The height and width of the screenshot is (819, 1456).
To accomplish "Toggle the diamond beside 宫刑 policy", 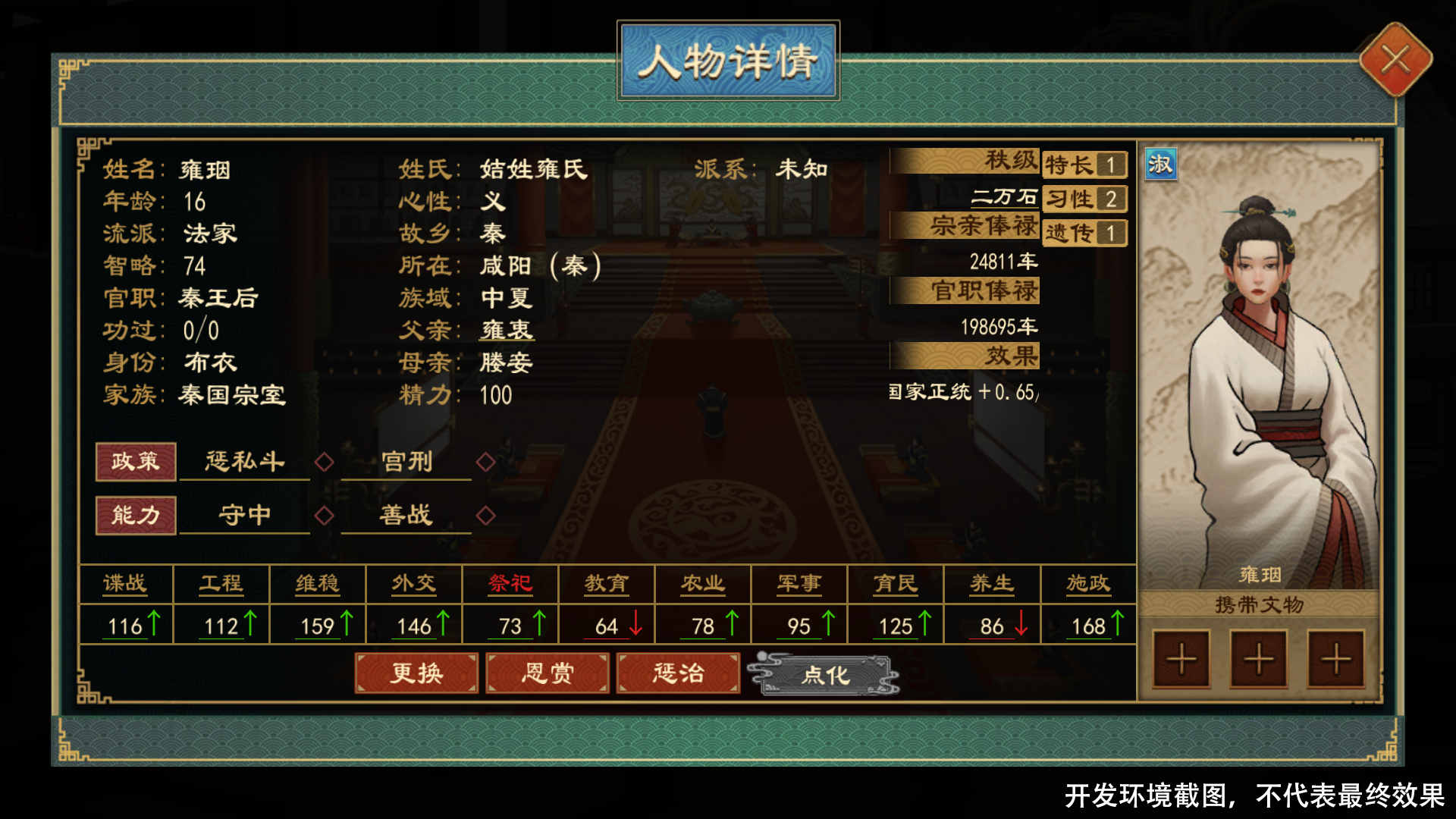I will coord(485,463).
